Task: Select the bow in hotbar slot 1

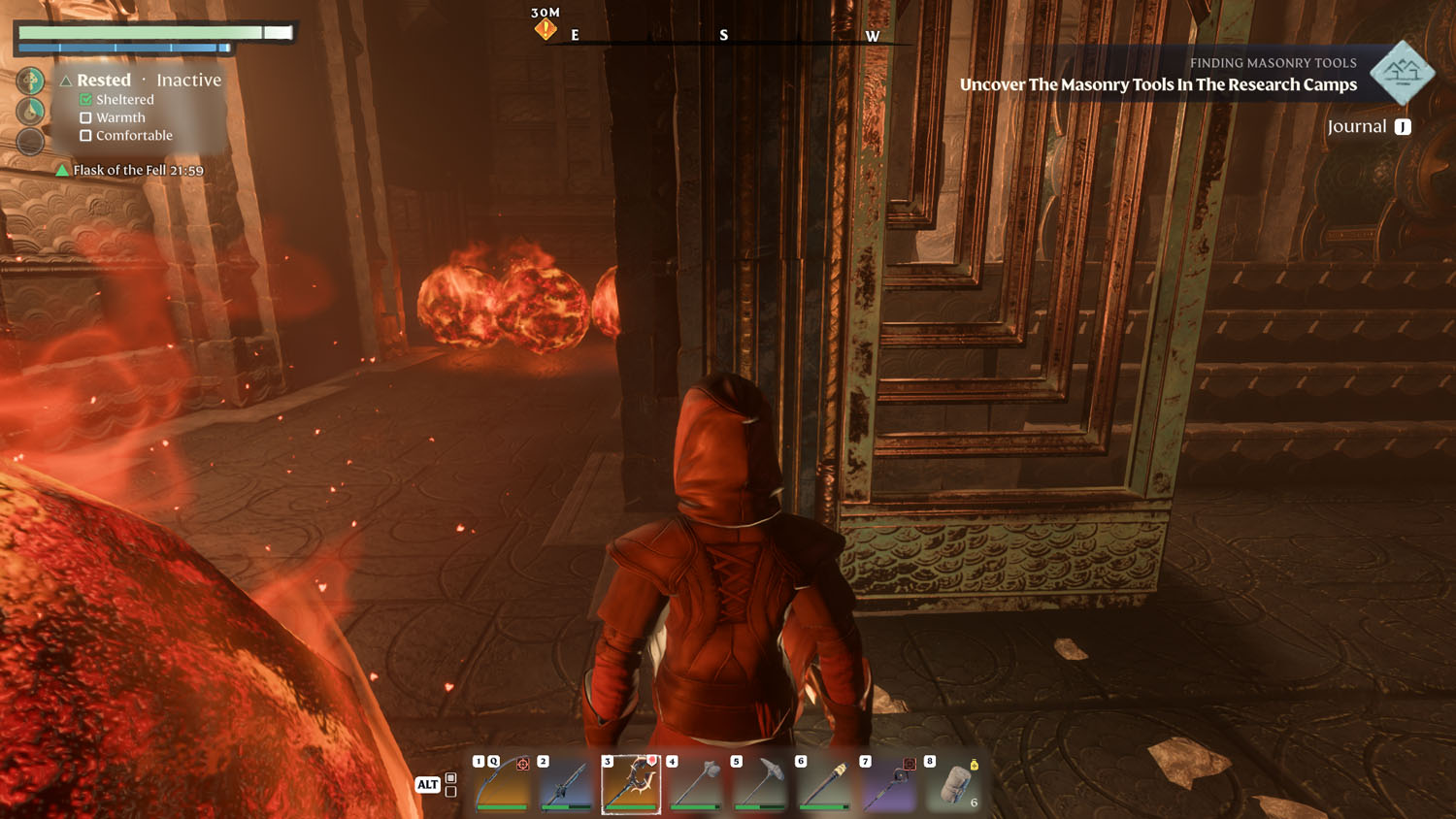Action: (503, 784)
